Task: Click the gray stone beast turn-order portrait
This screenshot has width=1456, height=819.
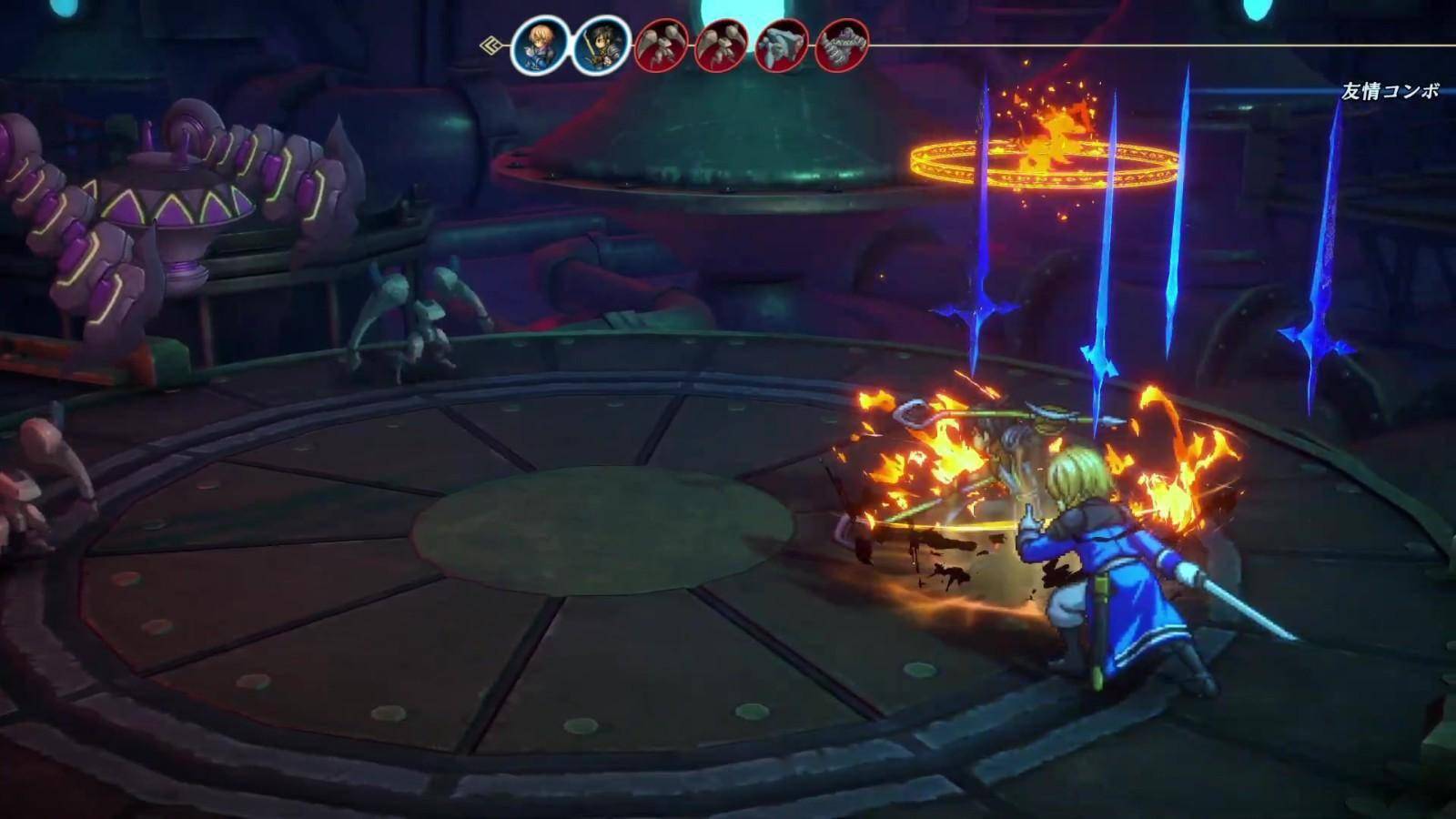Action: 782,45
